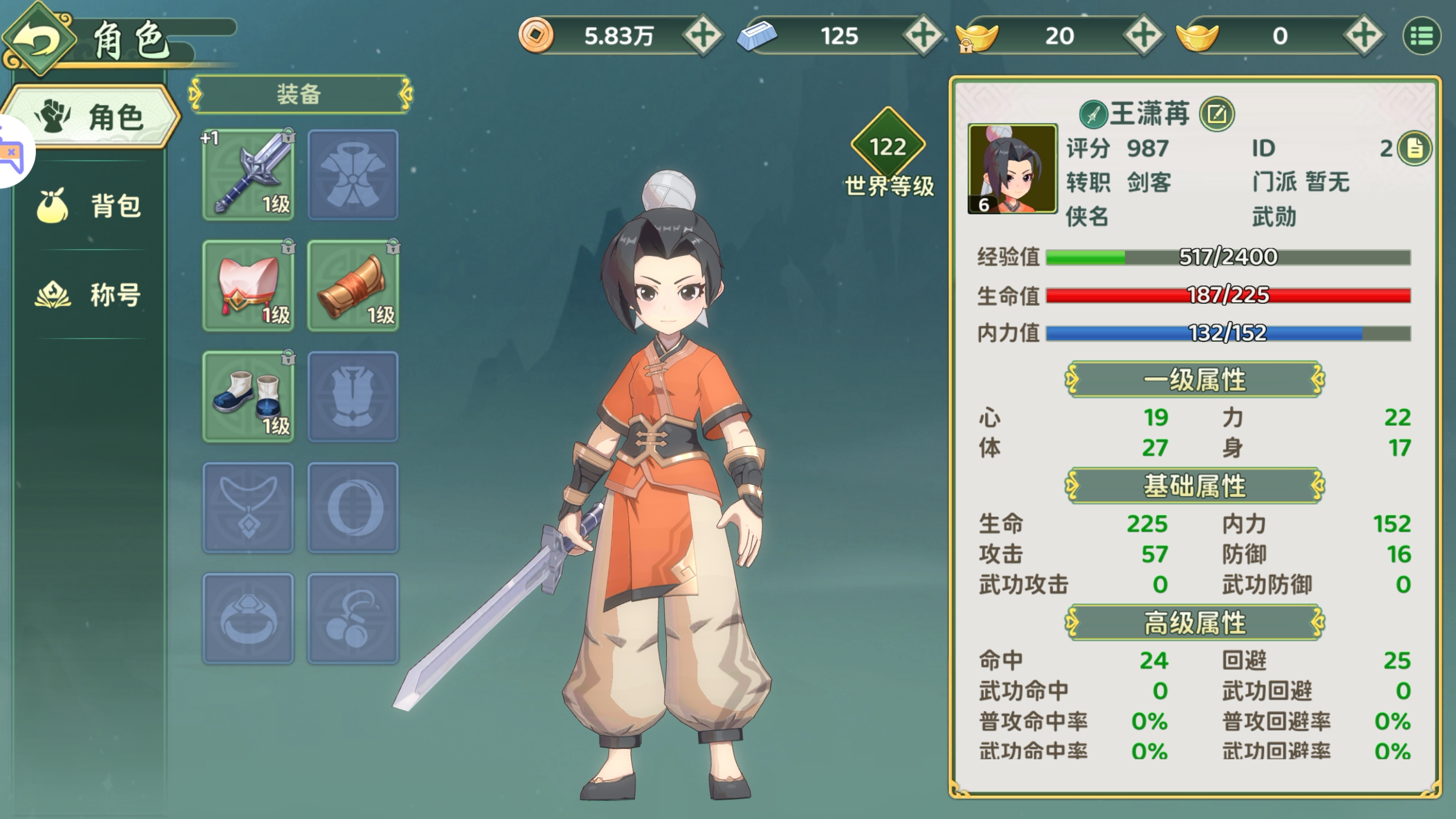Click the character portrait thumbnail
Viewport: 1456px width, 819px height.
click(x=1012, y=169)
